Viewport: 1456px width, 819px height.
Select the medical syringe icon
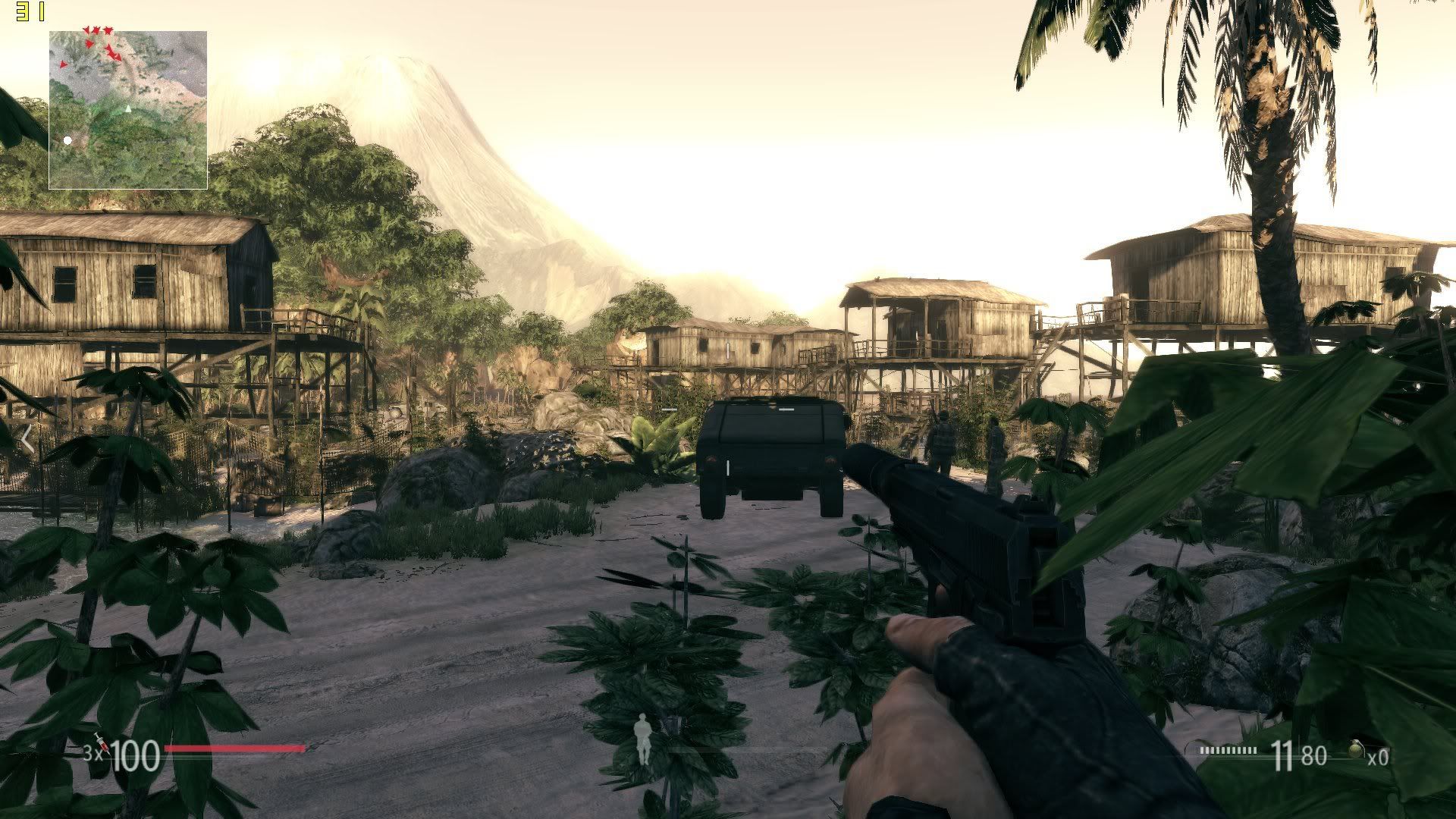click(x=101, y=744)
